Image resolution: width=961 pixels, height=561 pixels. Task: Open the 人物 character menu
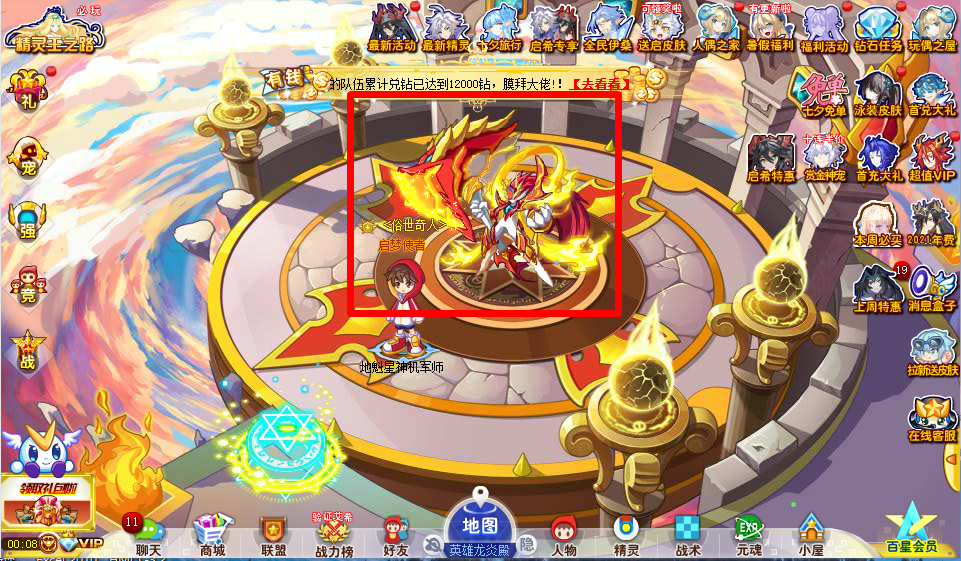[x=564, y=535]
